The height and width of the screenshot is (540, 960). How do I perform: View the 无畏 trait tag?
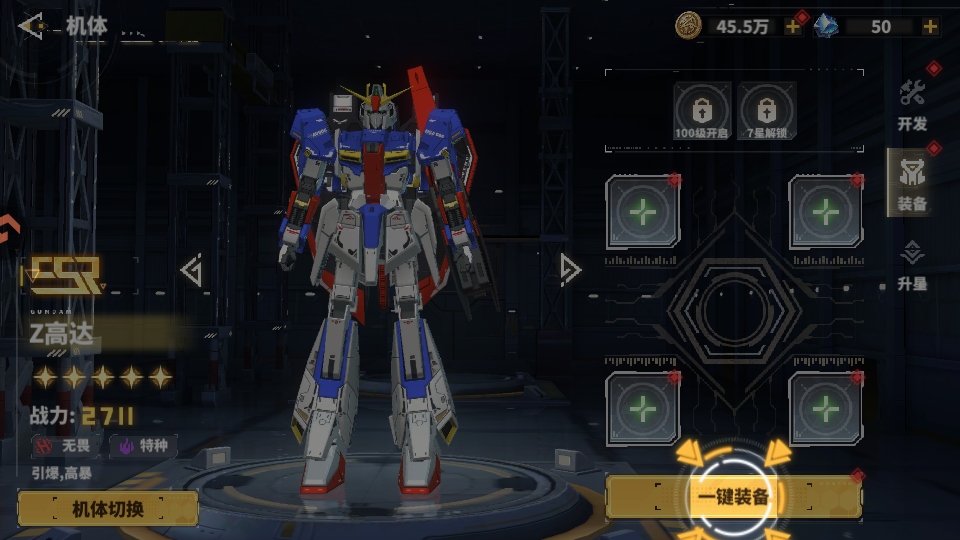tap(65, 446)
